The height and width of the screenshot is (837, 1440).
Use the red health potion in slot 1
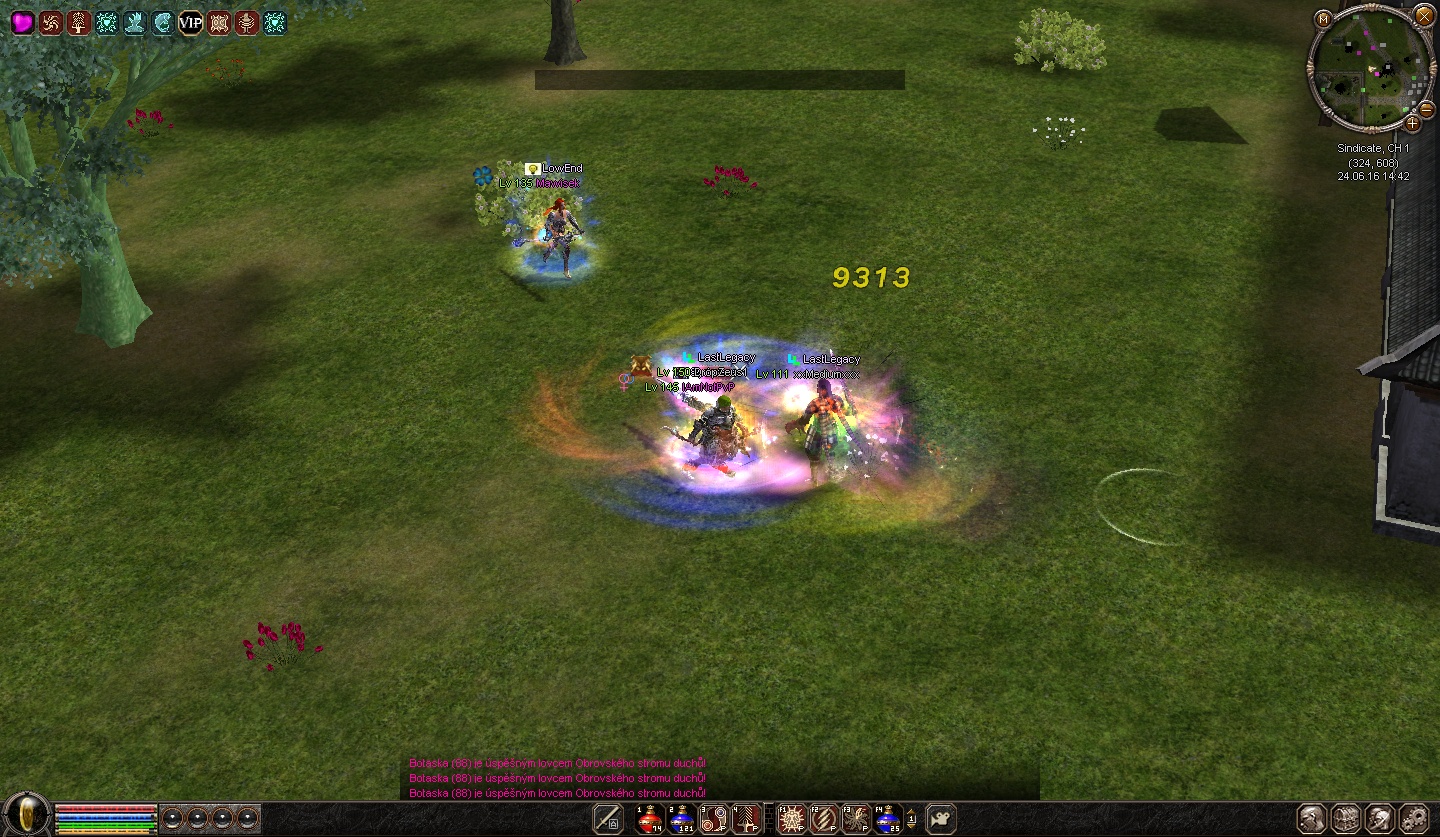pos(650,819)
